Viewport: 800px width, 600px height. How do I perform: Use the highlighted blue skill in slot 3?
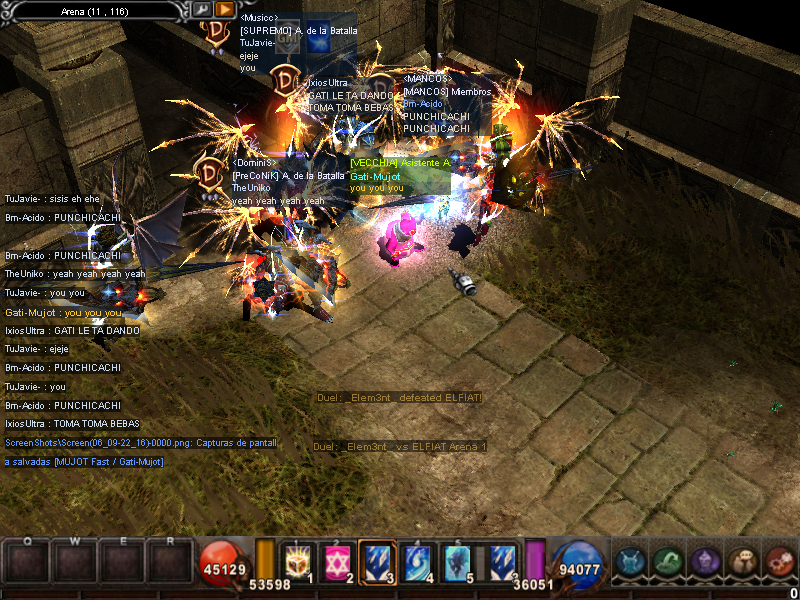(376, 561)
